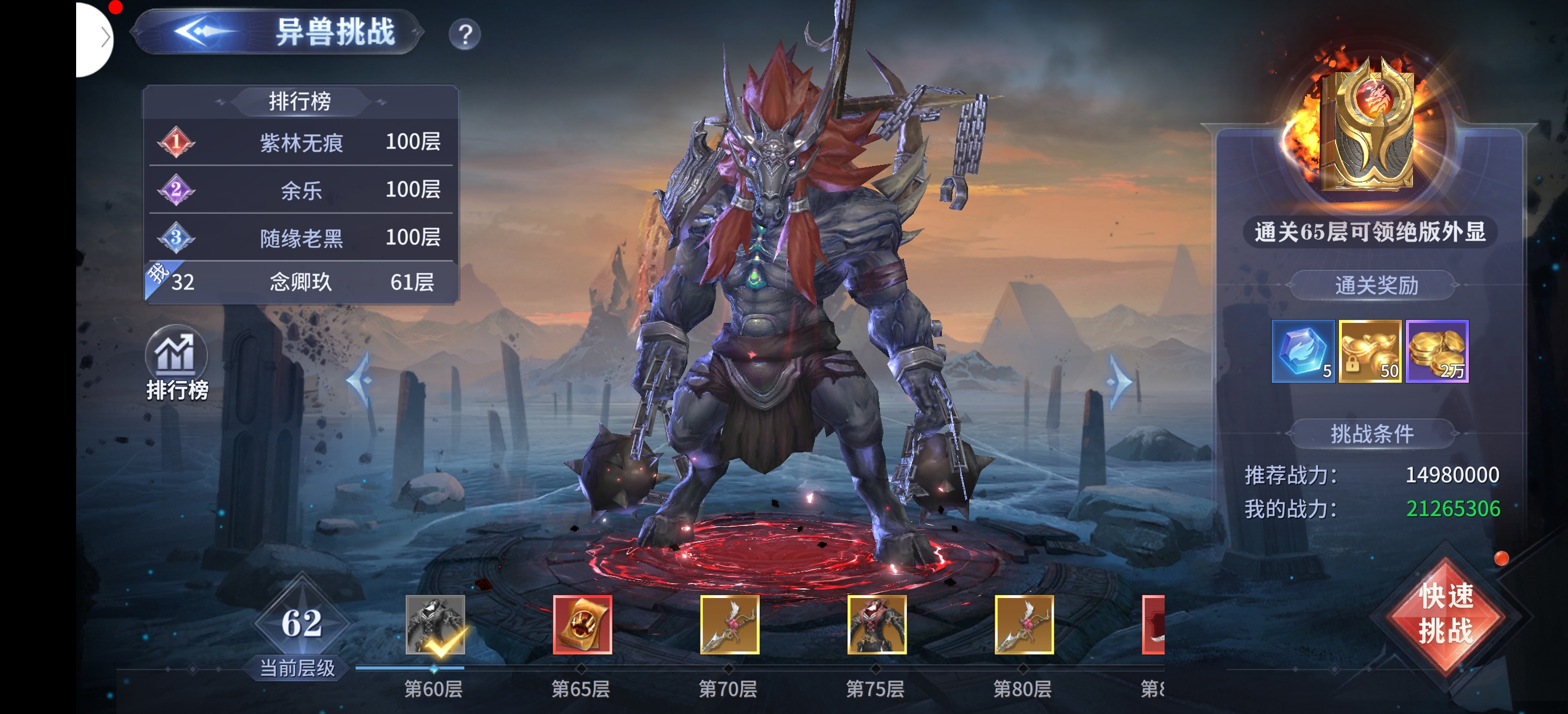Viewport: 1568px width, 714px height.
Task: Select 紫林无痕 rank one leaderboard row
Action: [301, 143]
